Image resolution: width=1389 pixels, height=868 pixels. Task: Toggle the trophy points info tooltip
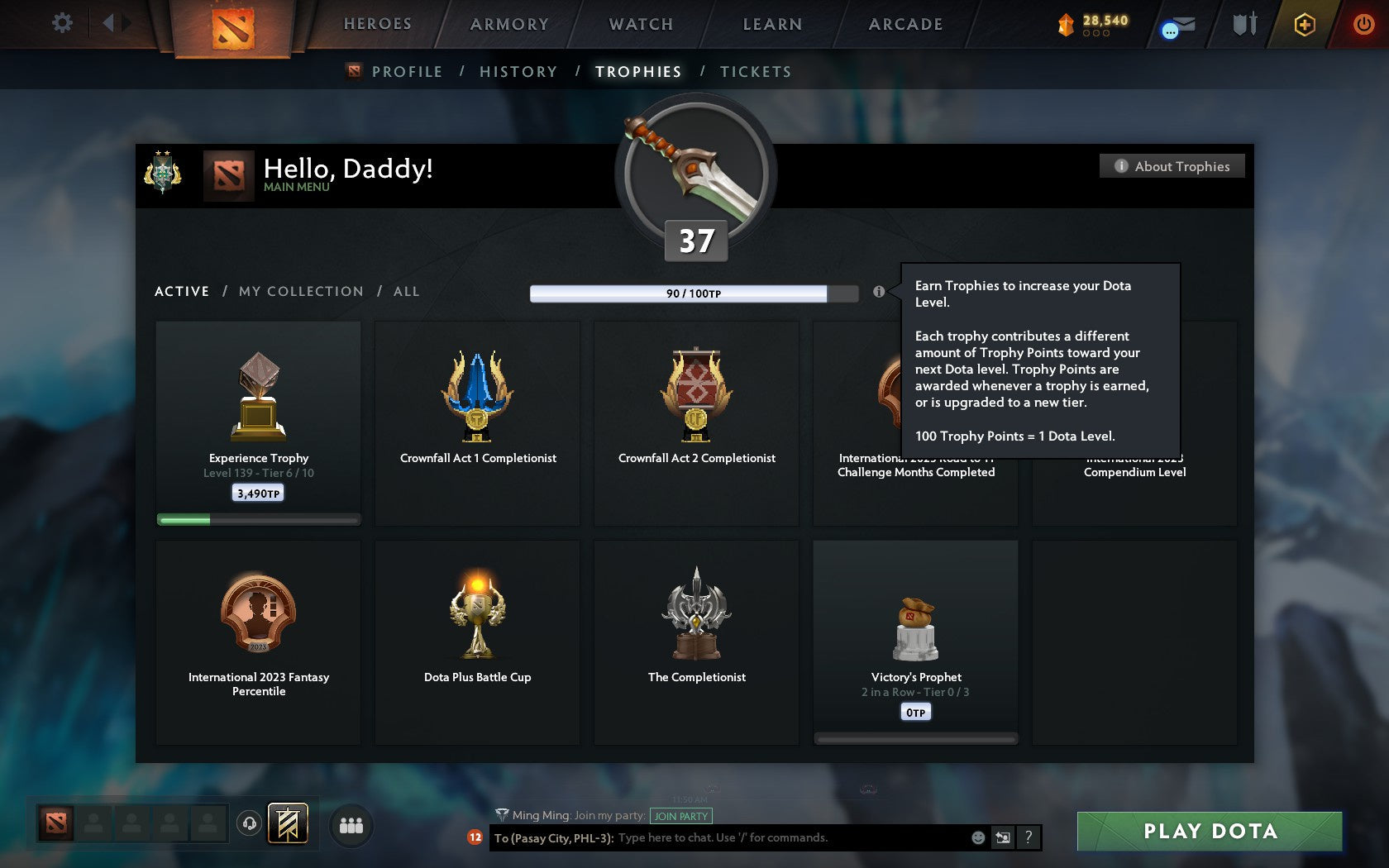tap(879, 291)
